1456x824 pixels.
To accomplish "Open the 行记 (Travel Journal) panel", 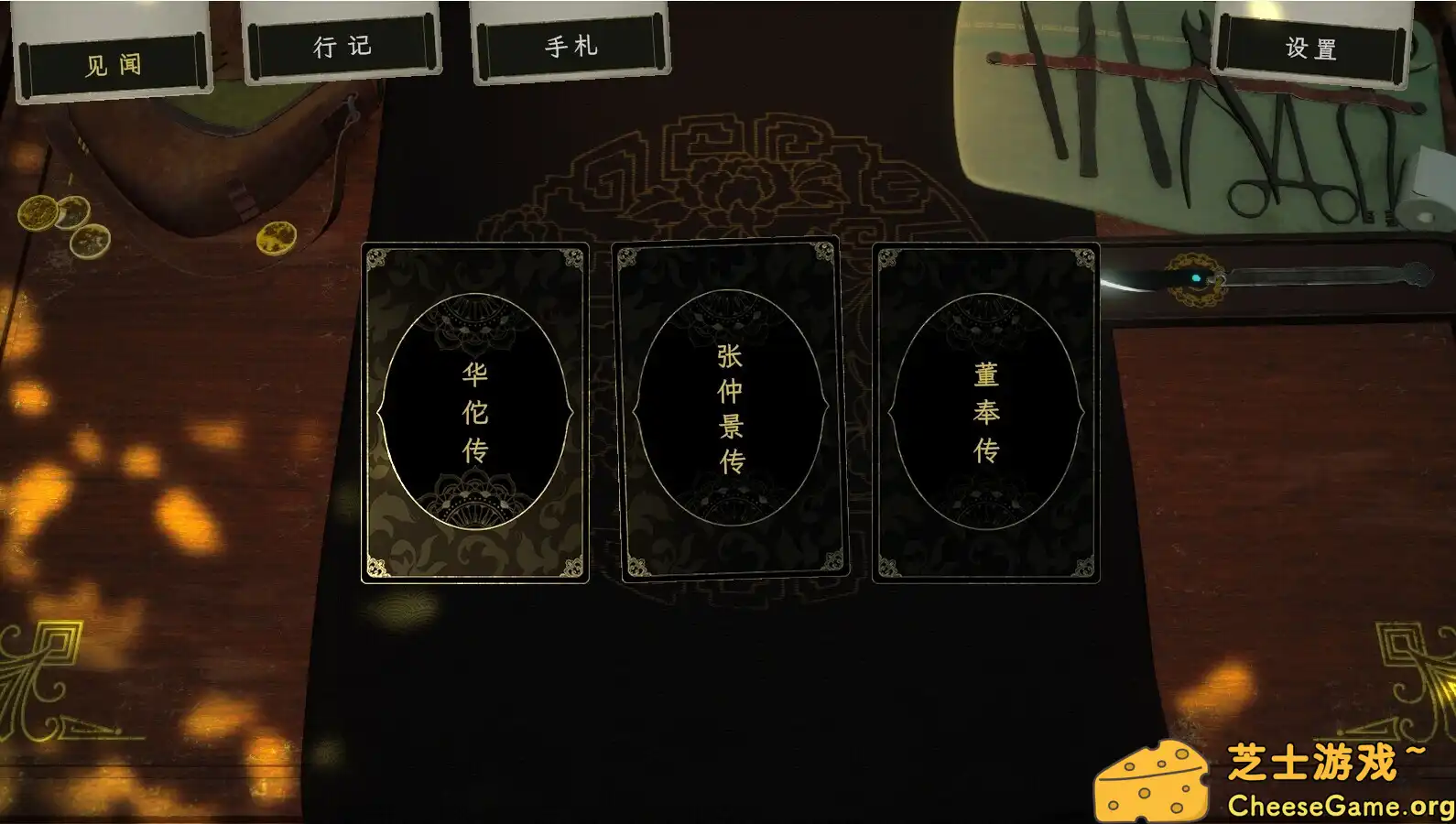I will tap(342, 46).
